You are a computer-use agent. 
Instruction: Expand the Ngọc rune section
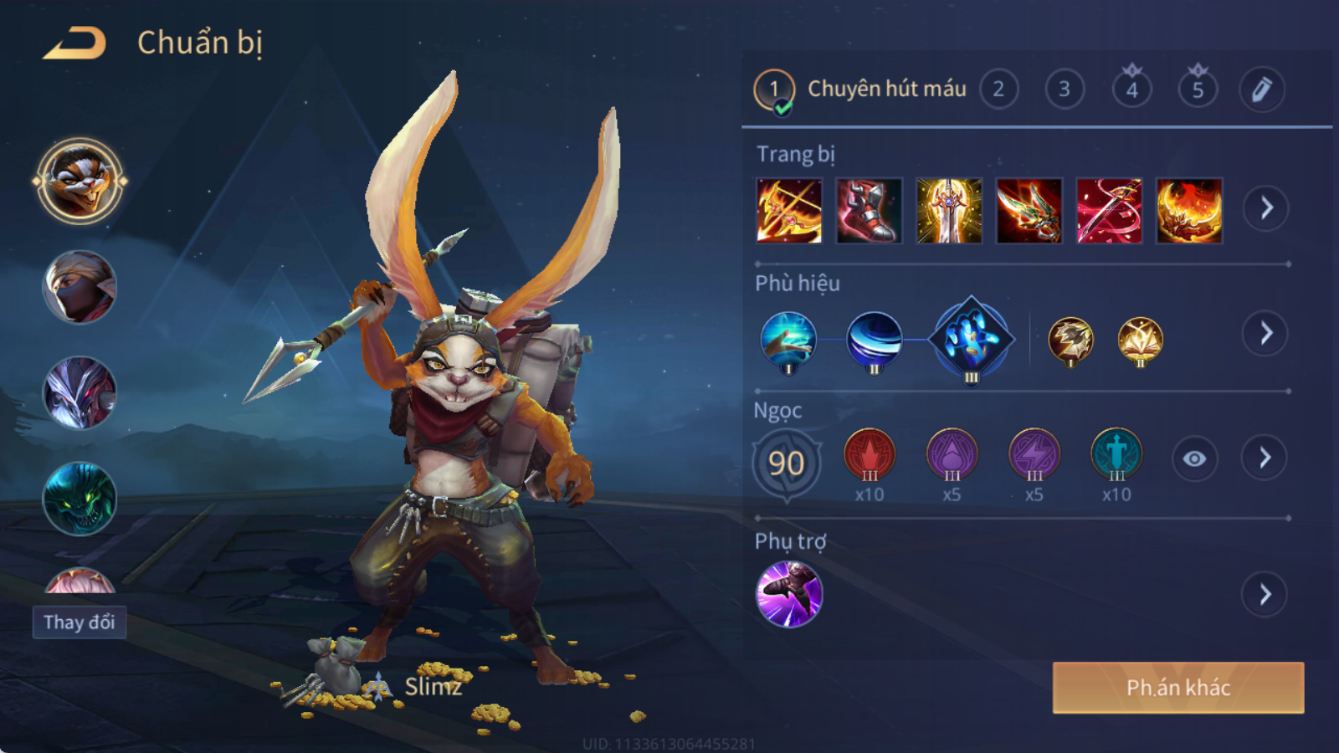click(1265, 458)
